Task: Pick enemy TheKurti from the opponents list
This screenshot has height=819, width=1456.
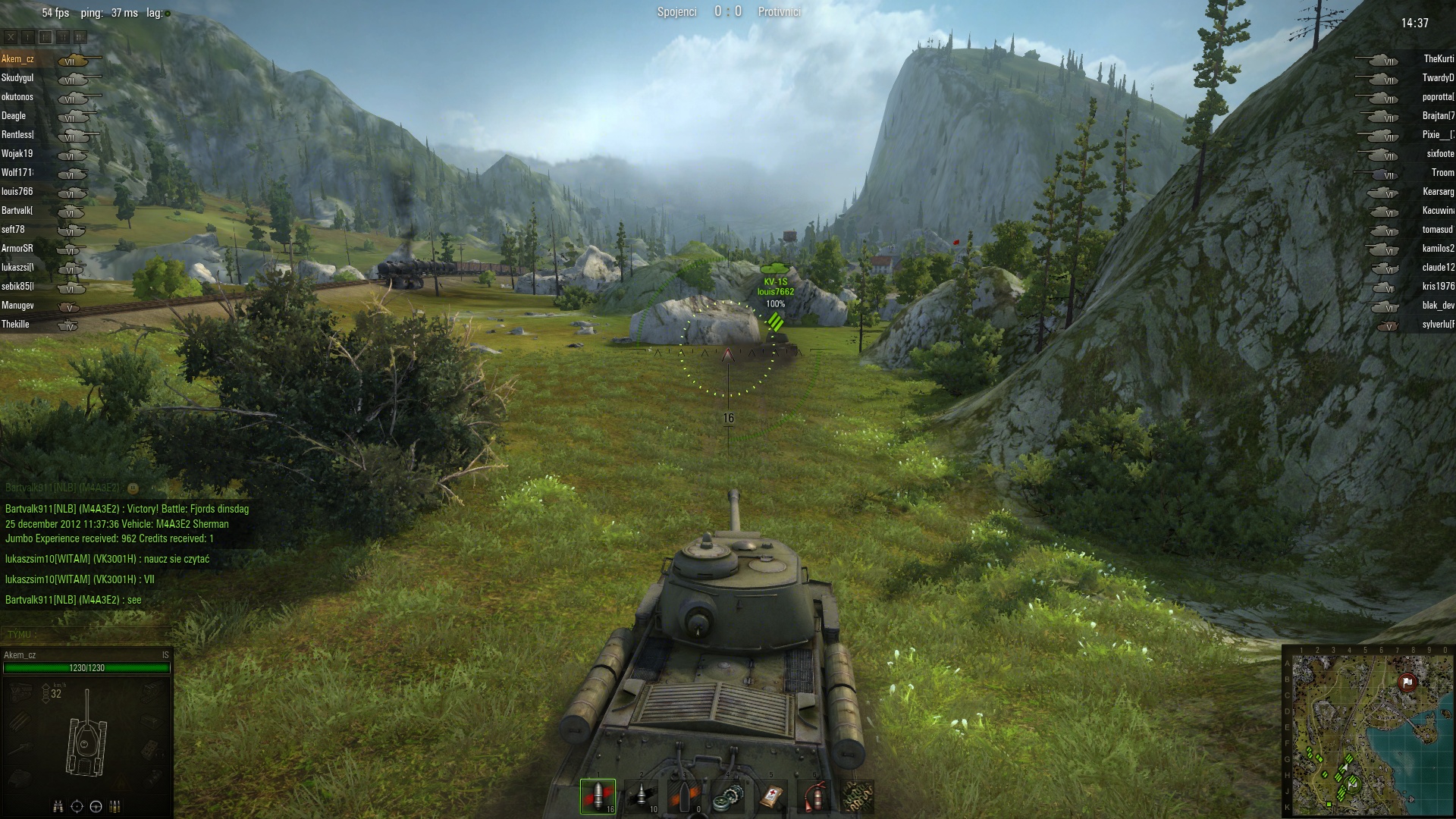Action: click(1438, 59)
